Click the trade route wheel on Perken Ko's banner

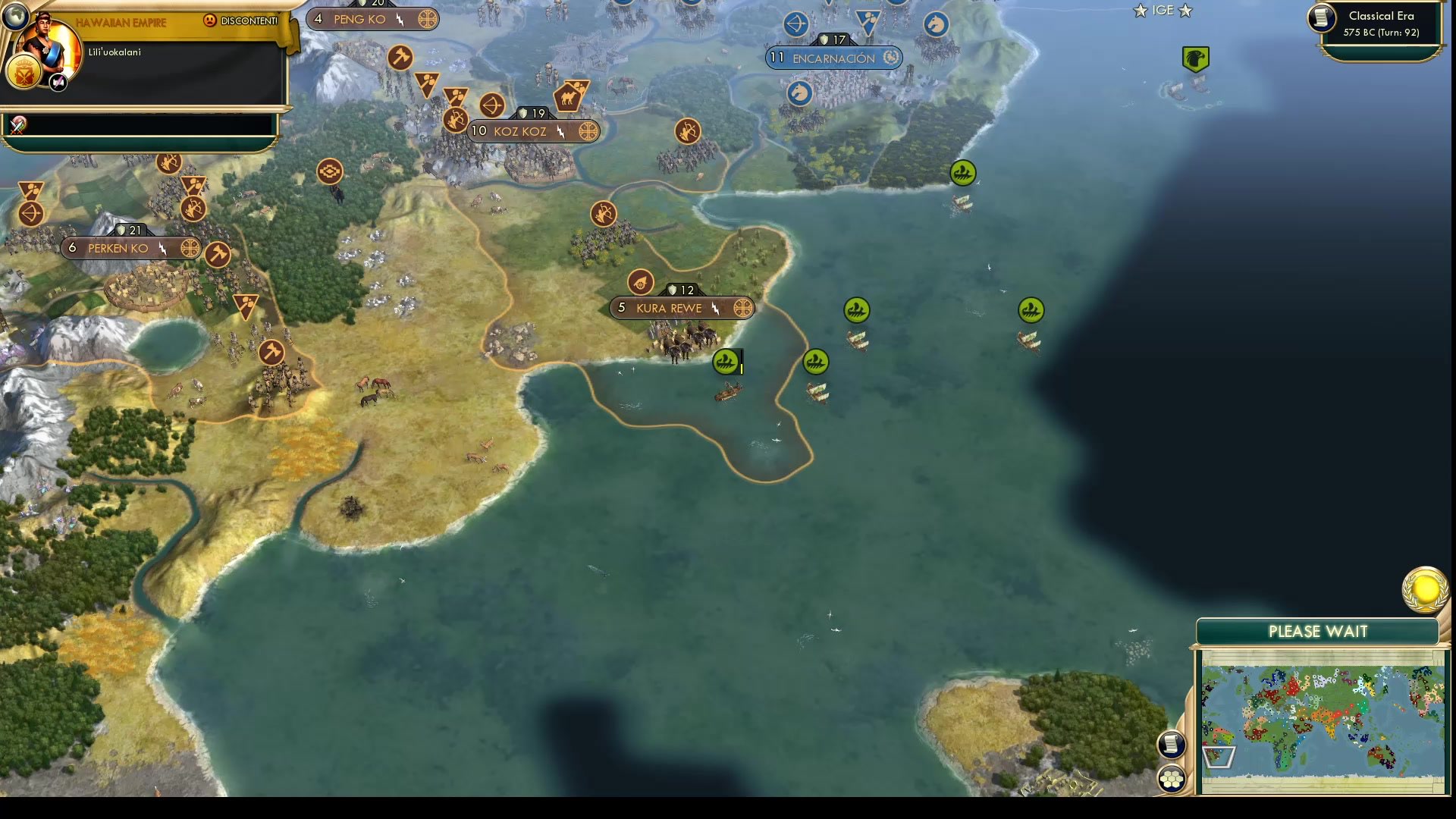tap(189, 248)
